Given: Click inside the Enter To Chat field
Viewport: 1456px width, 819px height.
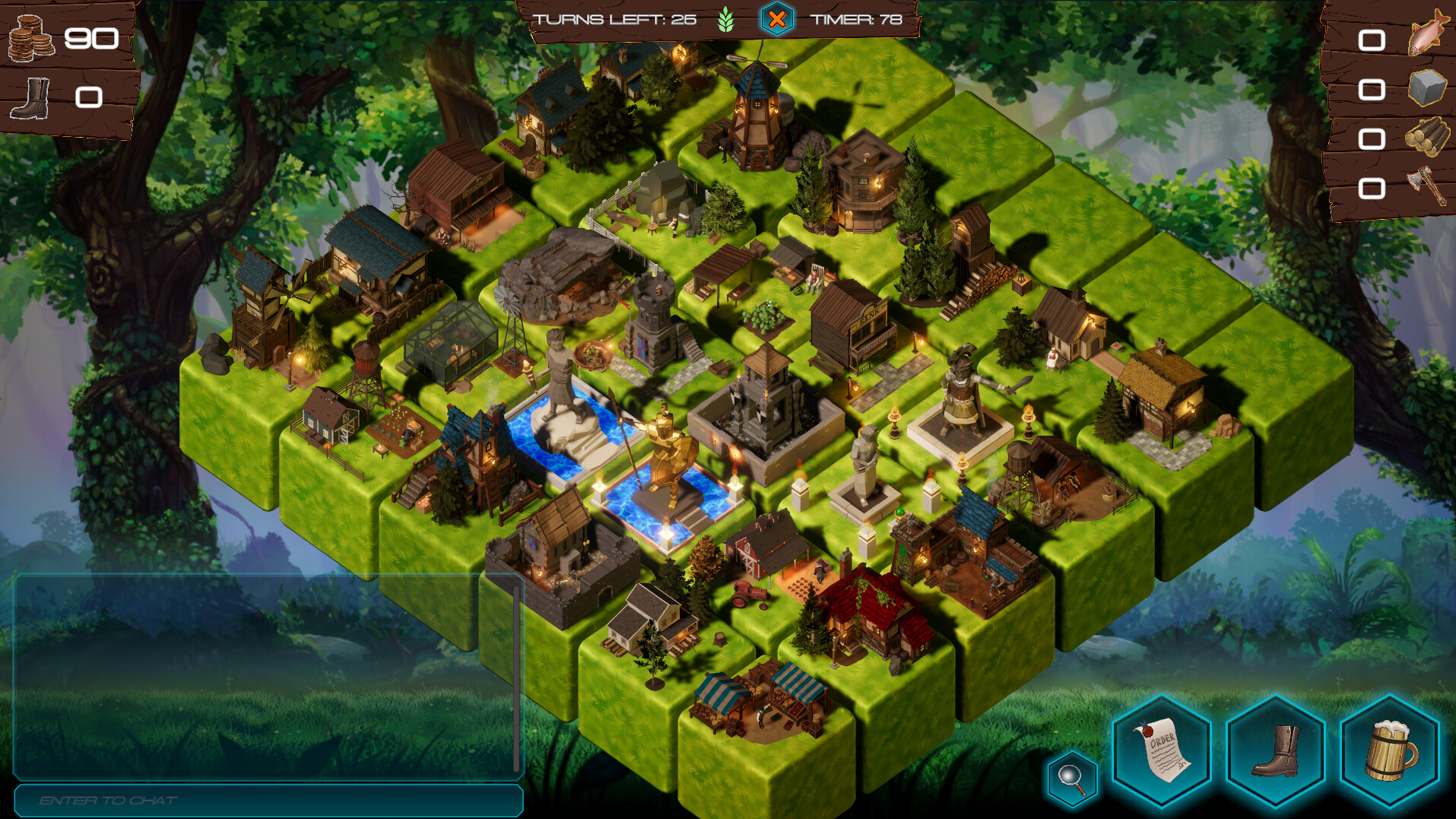Looking at the screenshot, I should 266,800.
